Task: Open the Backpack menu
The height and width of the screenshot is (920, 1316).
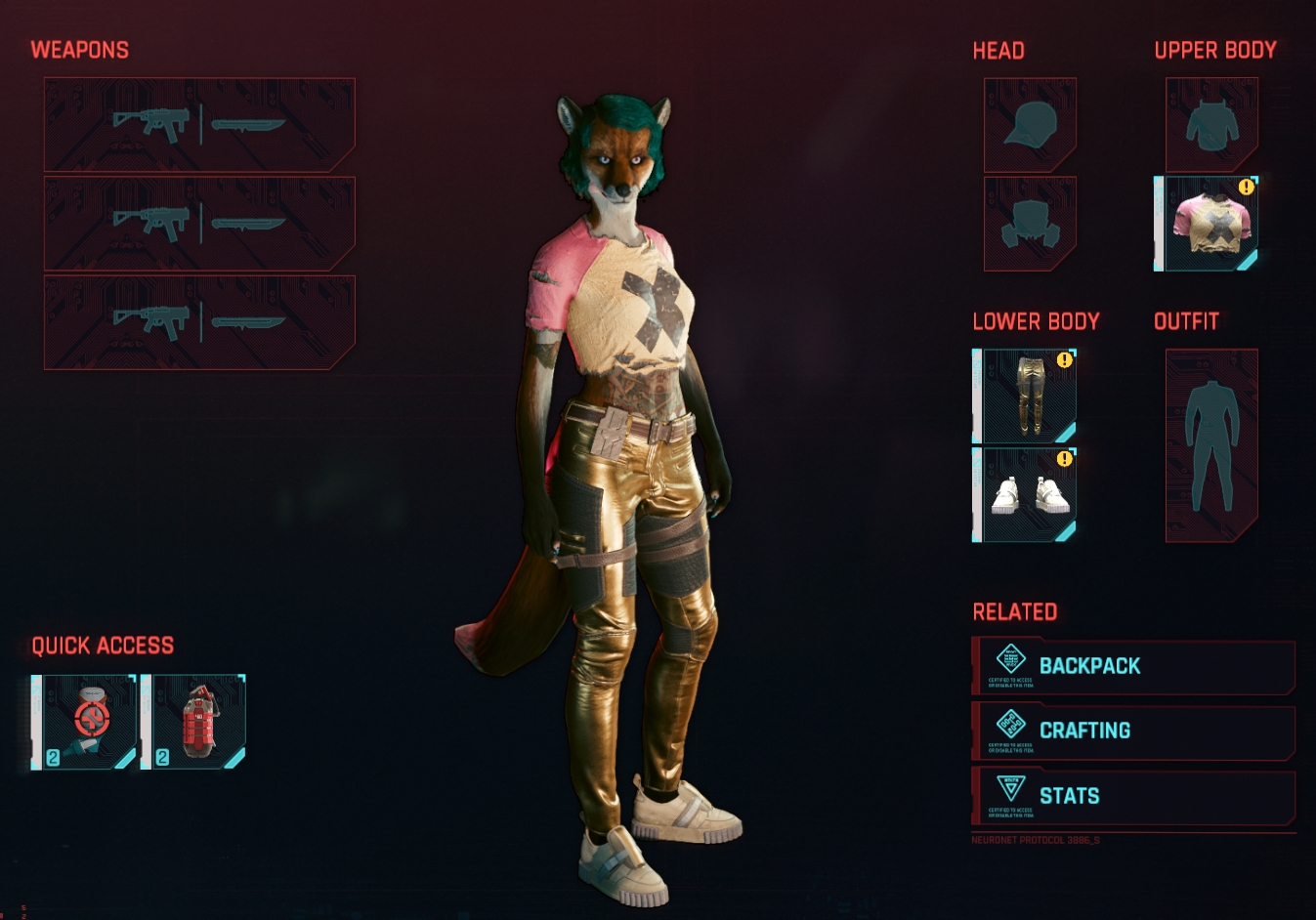Action: pyautogui.click(x=1133, y=666)
